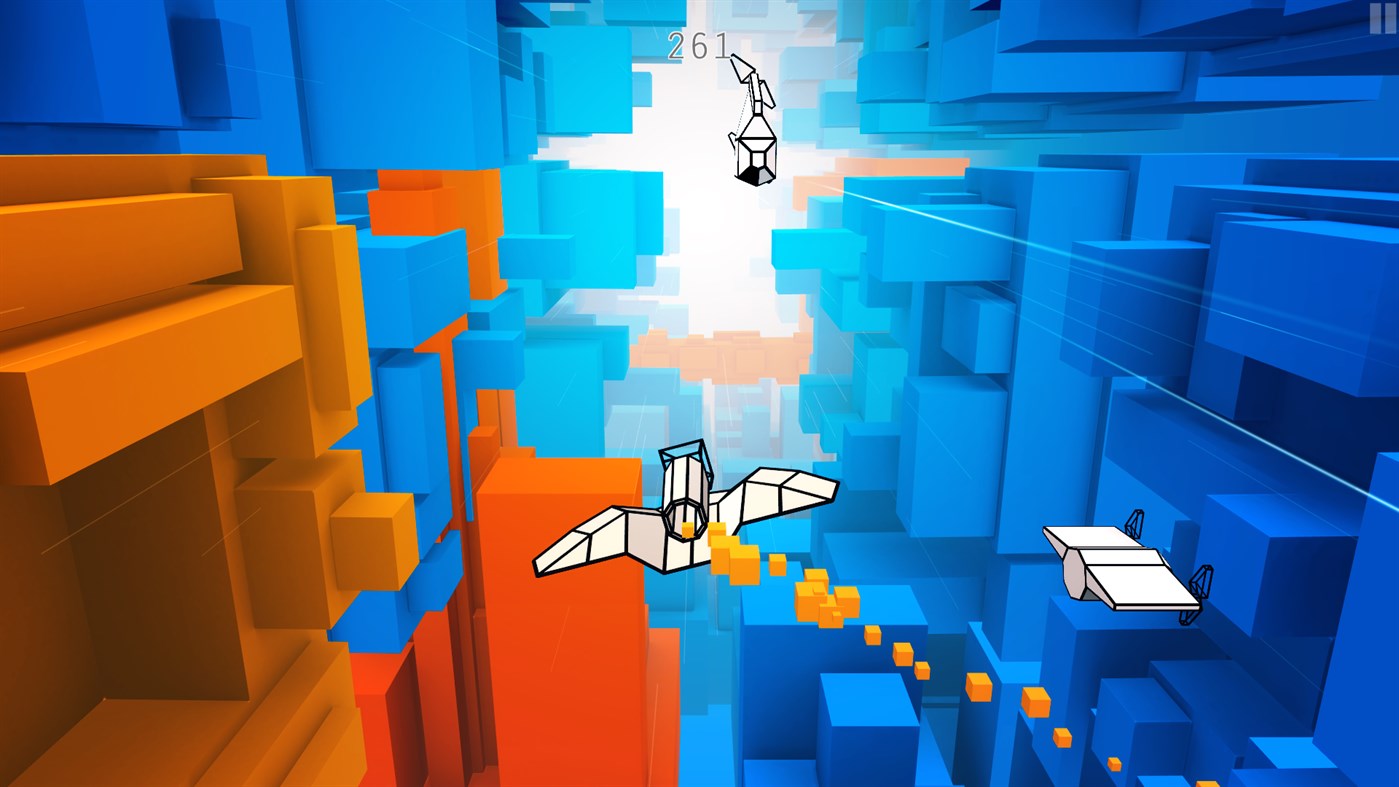This screenshot has height=787, width=1399.
Task: Click the right pause bar of the pause icon
Action: click(1390, 18)
